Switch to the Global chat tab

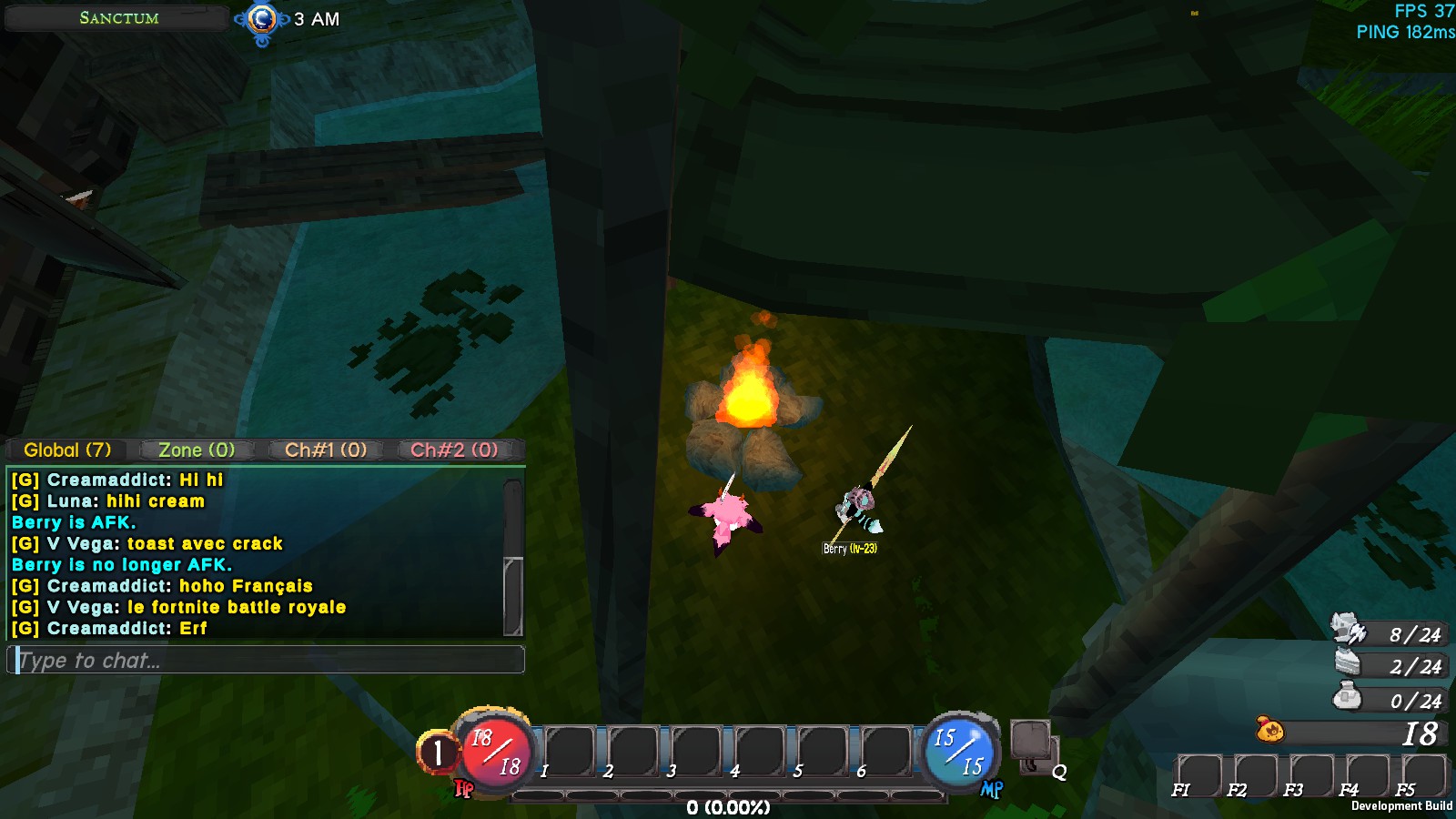click(67, 450)
